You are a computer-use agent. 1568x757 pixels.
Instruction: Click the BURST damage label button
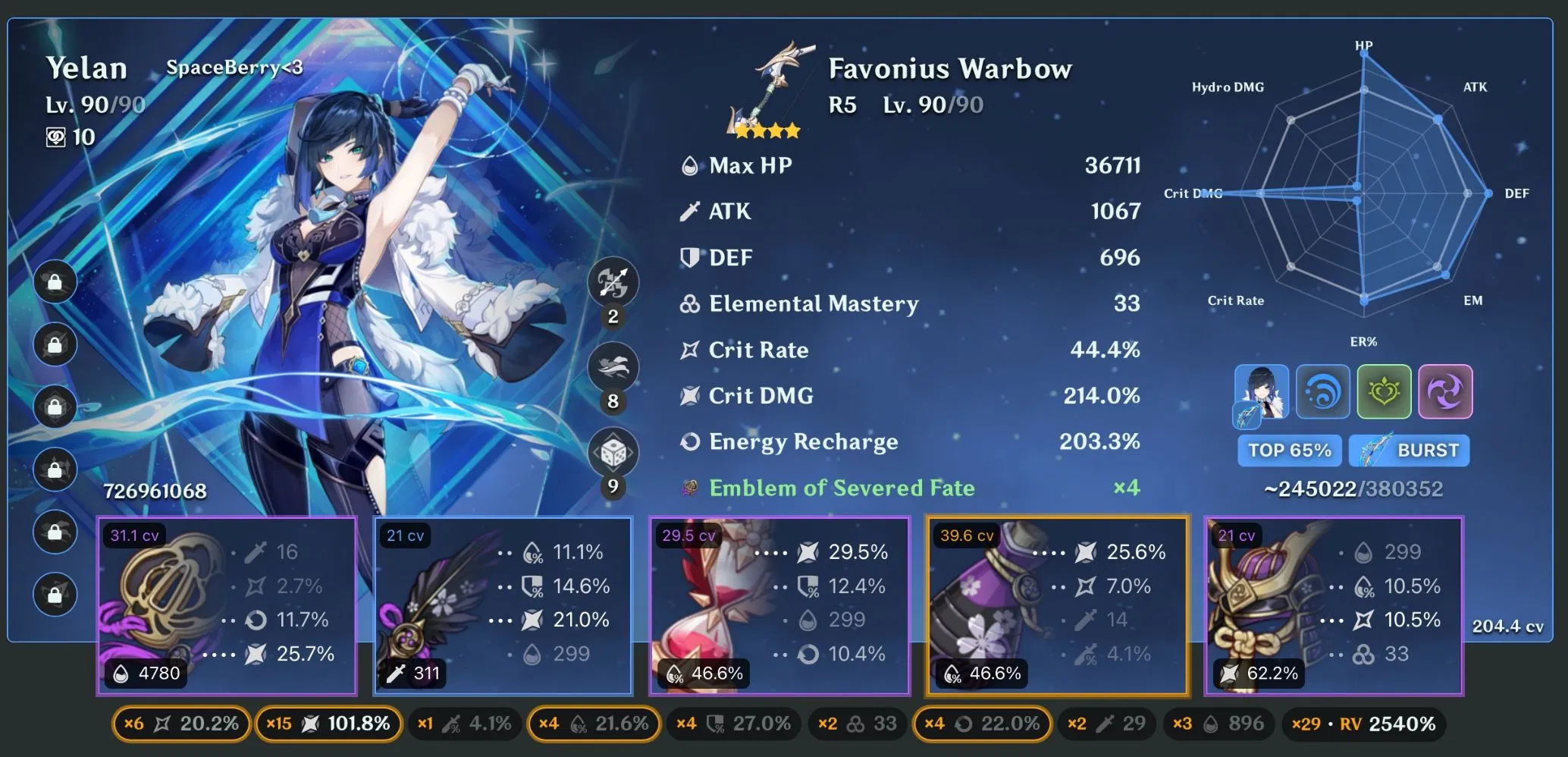coord(1409,450)
